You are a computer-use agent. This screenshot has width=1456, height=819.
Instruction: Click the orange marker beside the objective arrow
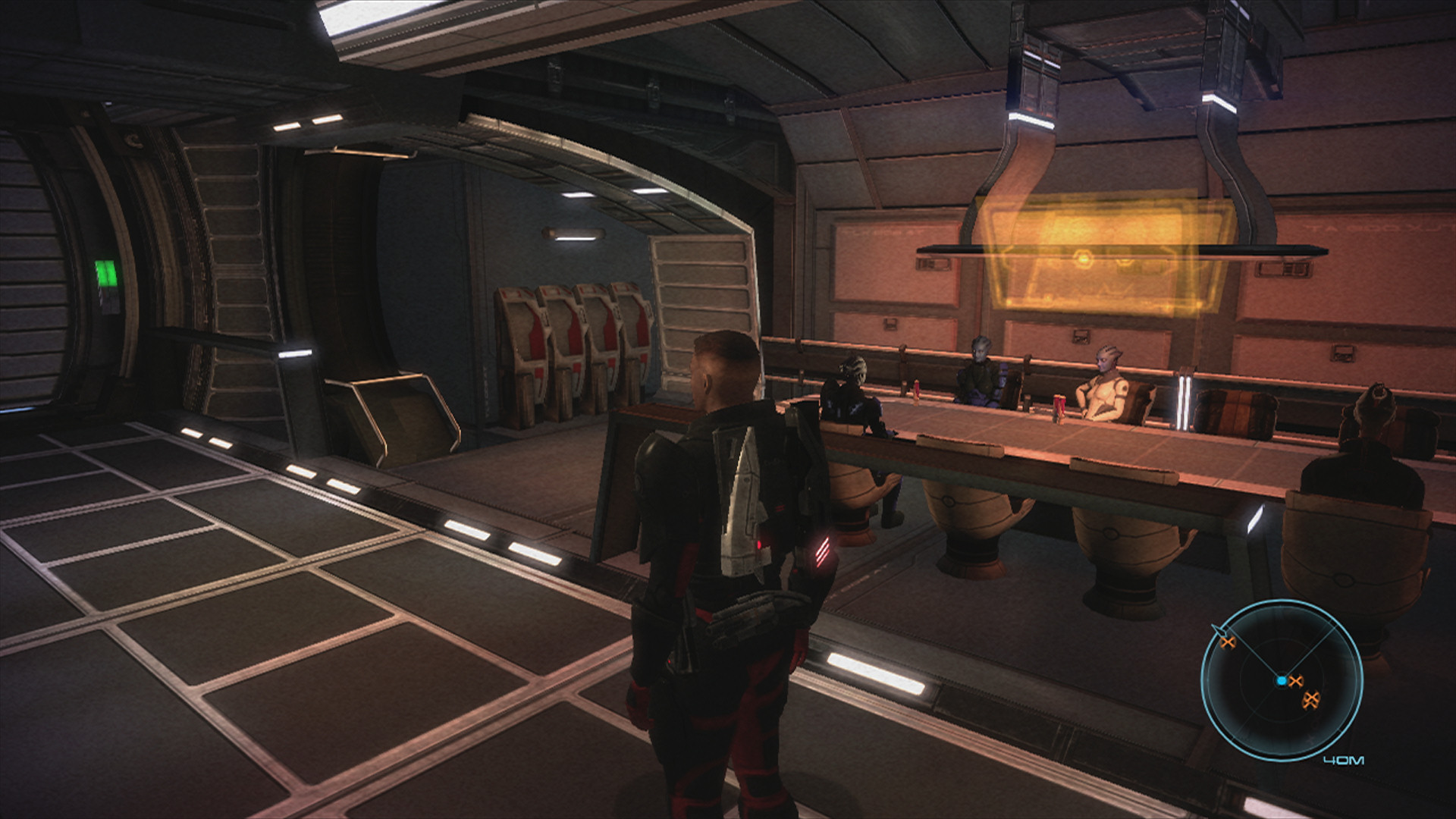coord(1228,642)
